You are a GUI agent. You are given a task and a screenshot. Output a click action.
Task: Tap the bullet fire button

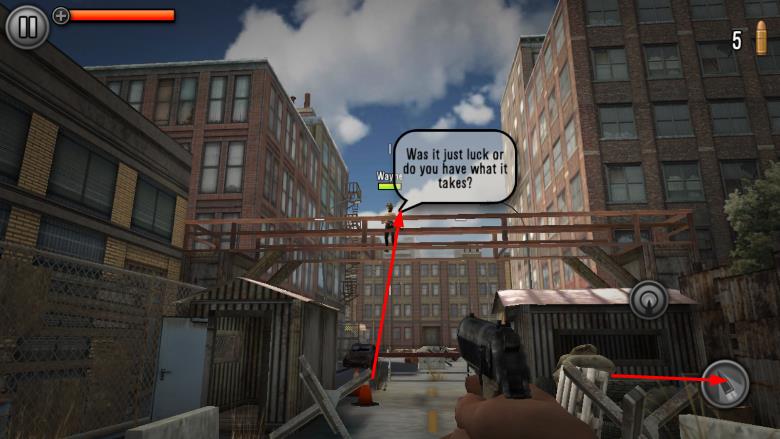tap(724, 383)
